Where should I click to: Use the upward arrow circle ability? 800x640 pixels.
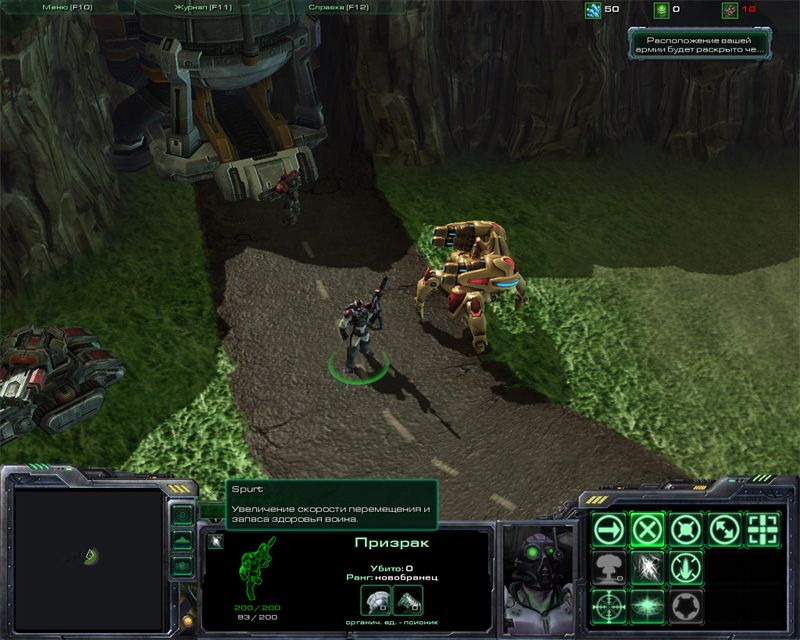click(686, 566)
